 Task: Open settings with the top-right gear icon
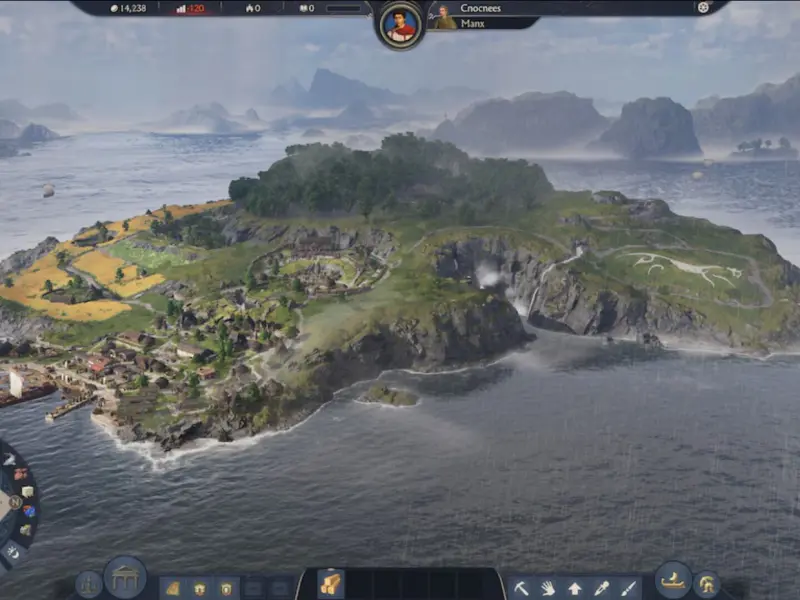tap(703, 8)
